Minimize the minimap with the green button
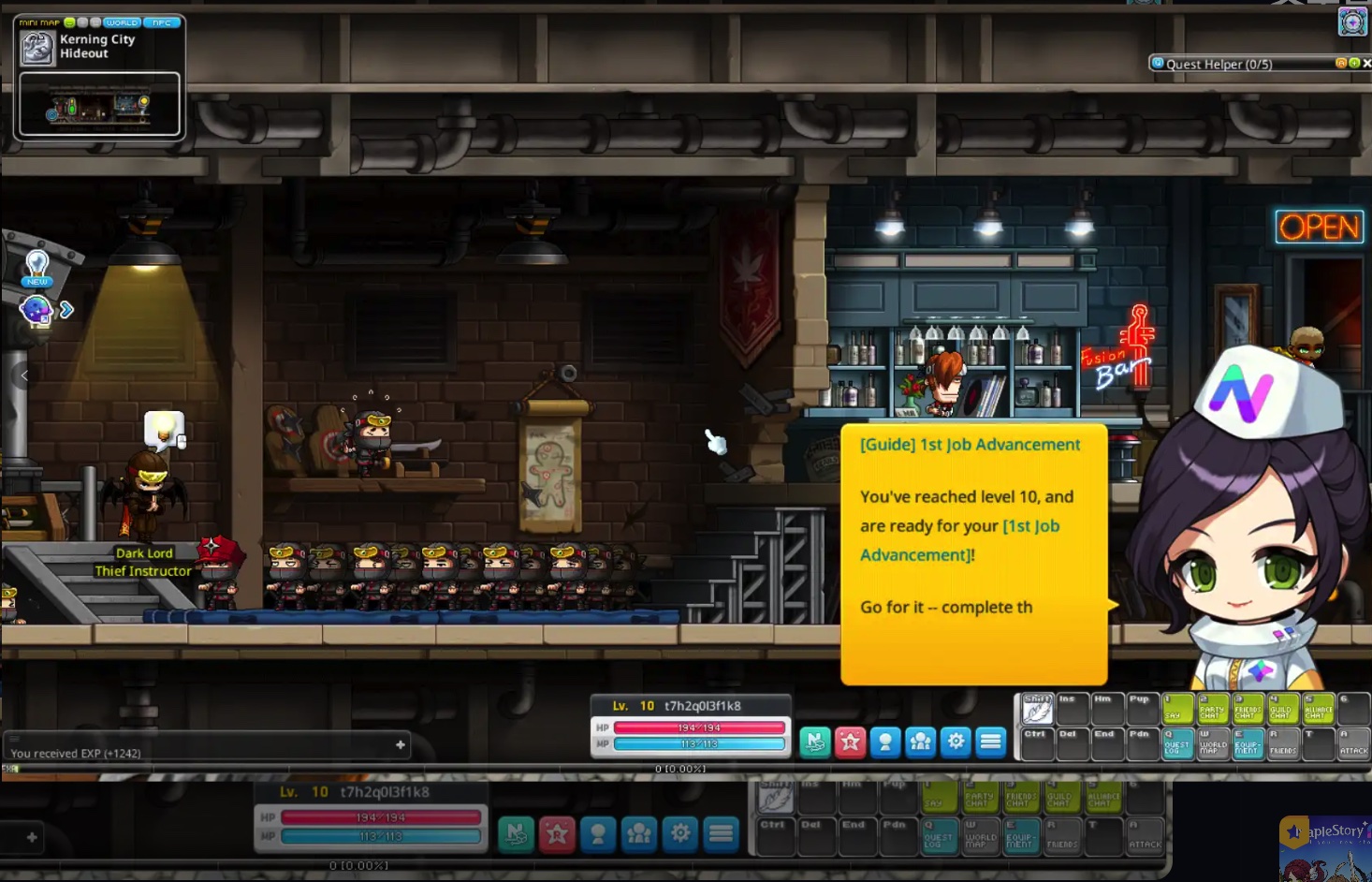Viewport: 1372px width, 882px height. [69, 22]
